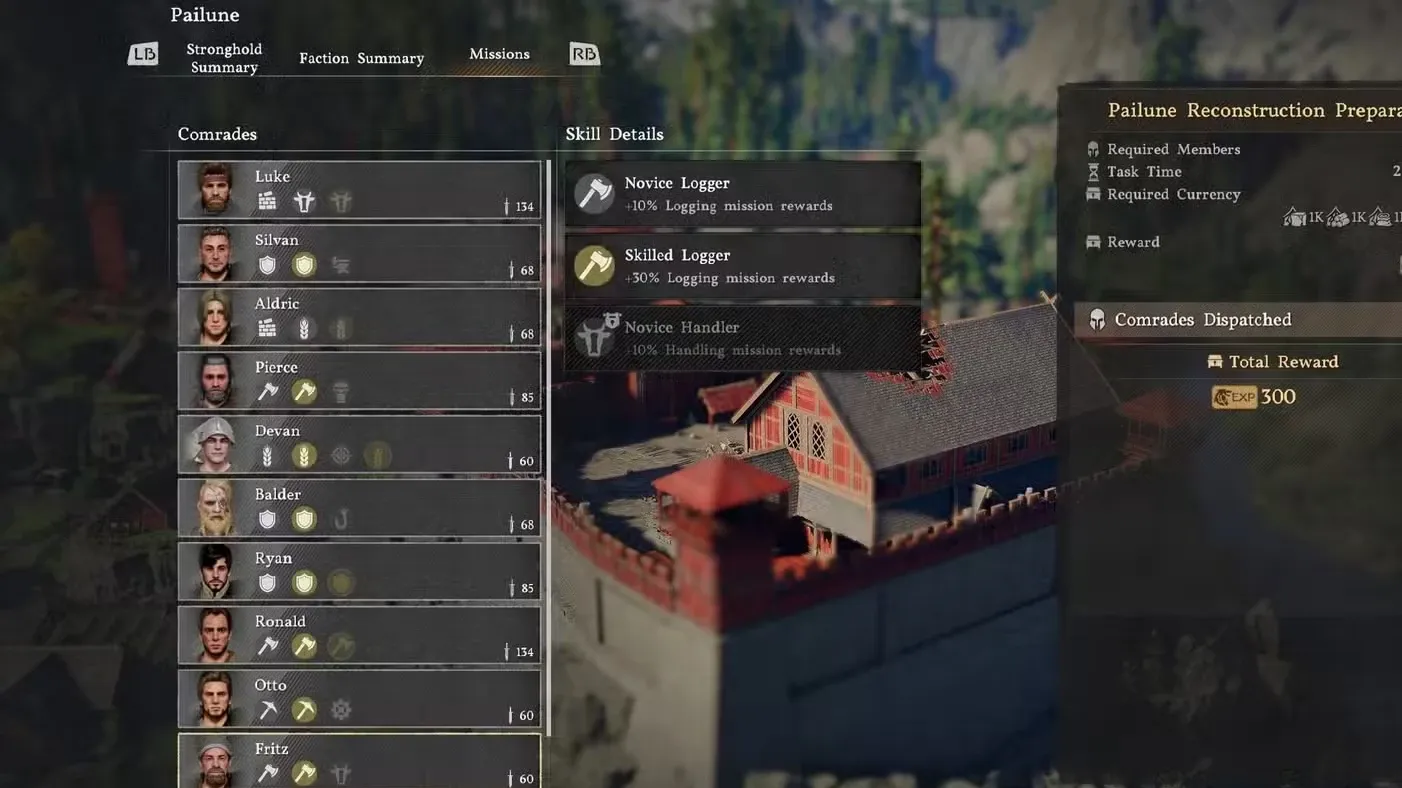Select comrade Luke from the list
Viewport: 1402px width, 788px height.
tap(359, 190)
